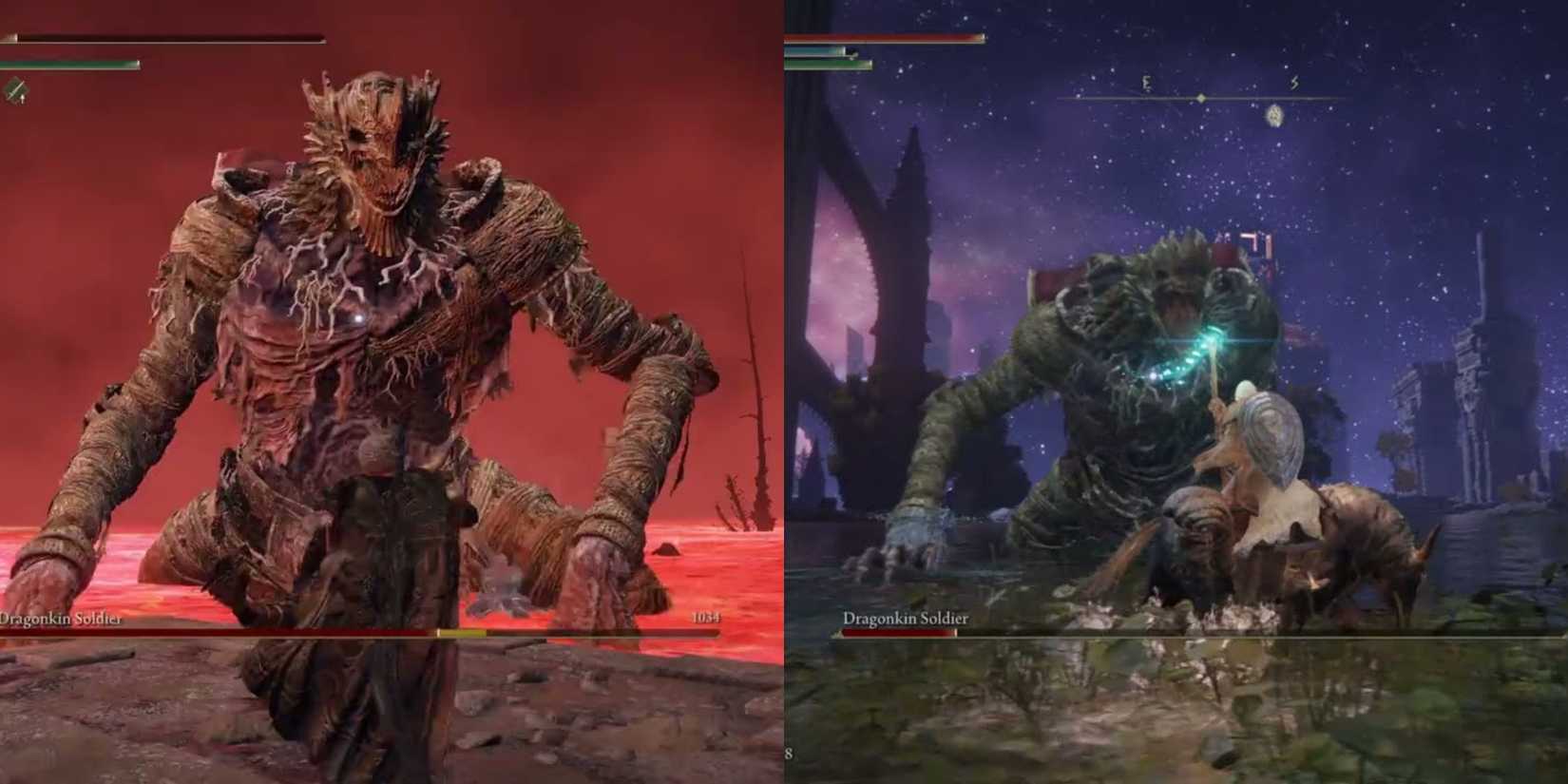Select the damage number 1034

click(x=705, y=618)
